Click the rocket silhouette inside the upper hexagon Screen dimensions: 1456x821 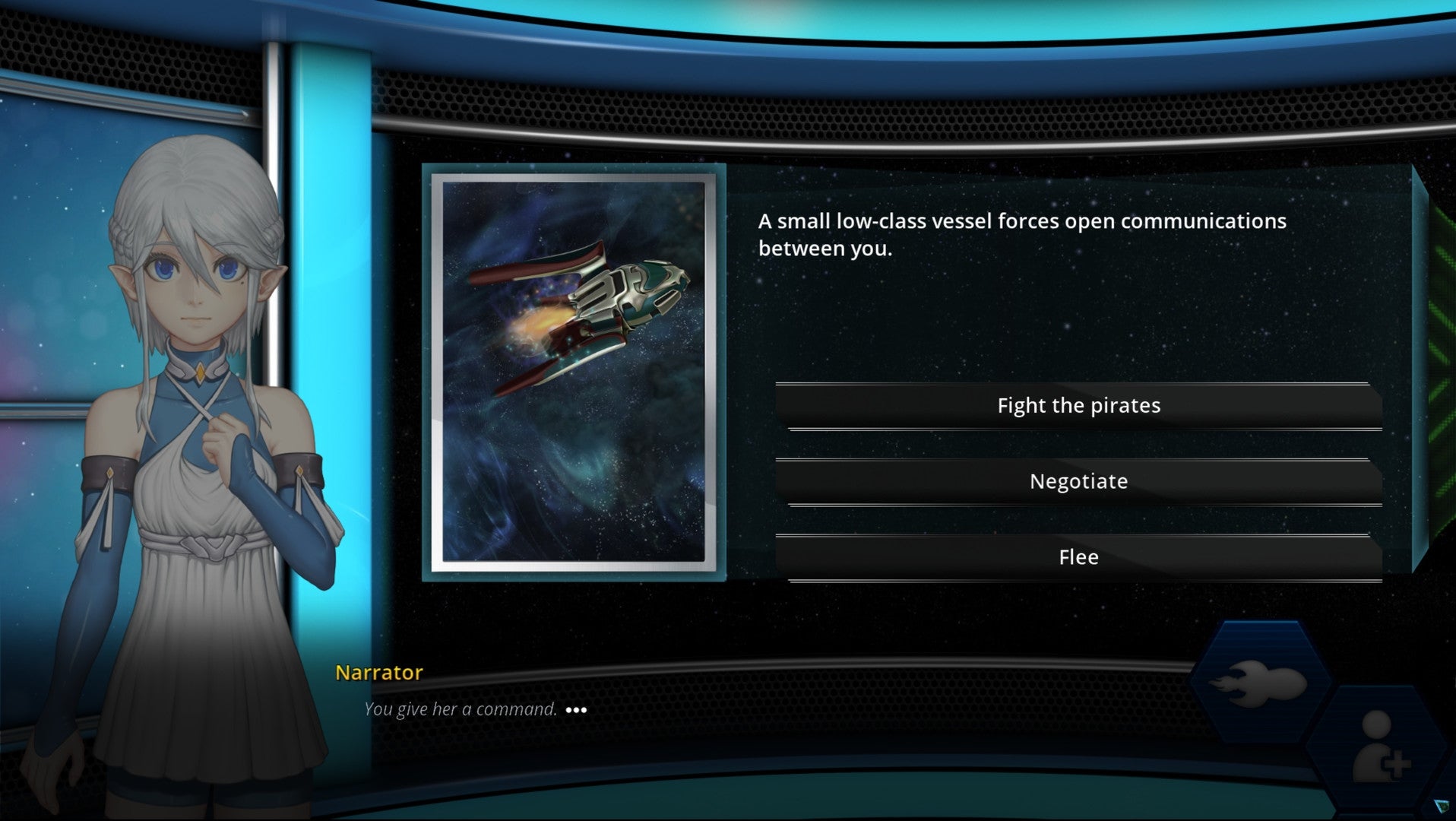click(1260, 683)
